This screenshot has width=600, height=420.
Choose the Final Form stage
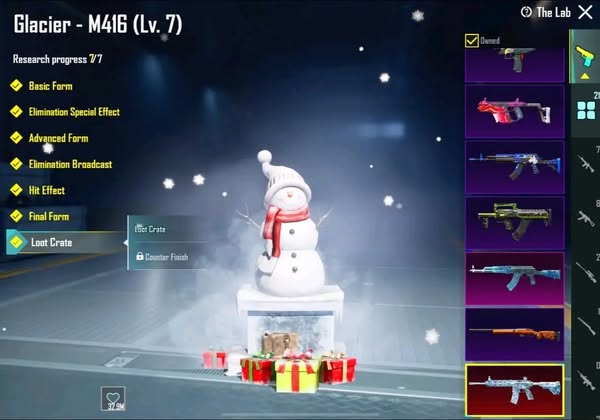[x=50, y=216]
